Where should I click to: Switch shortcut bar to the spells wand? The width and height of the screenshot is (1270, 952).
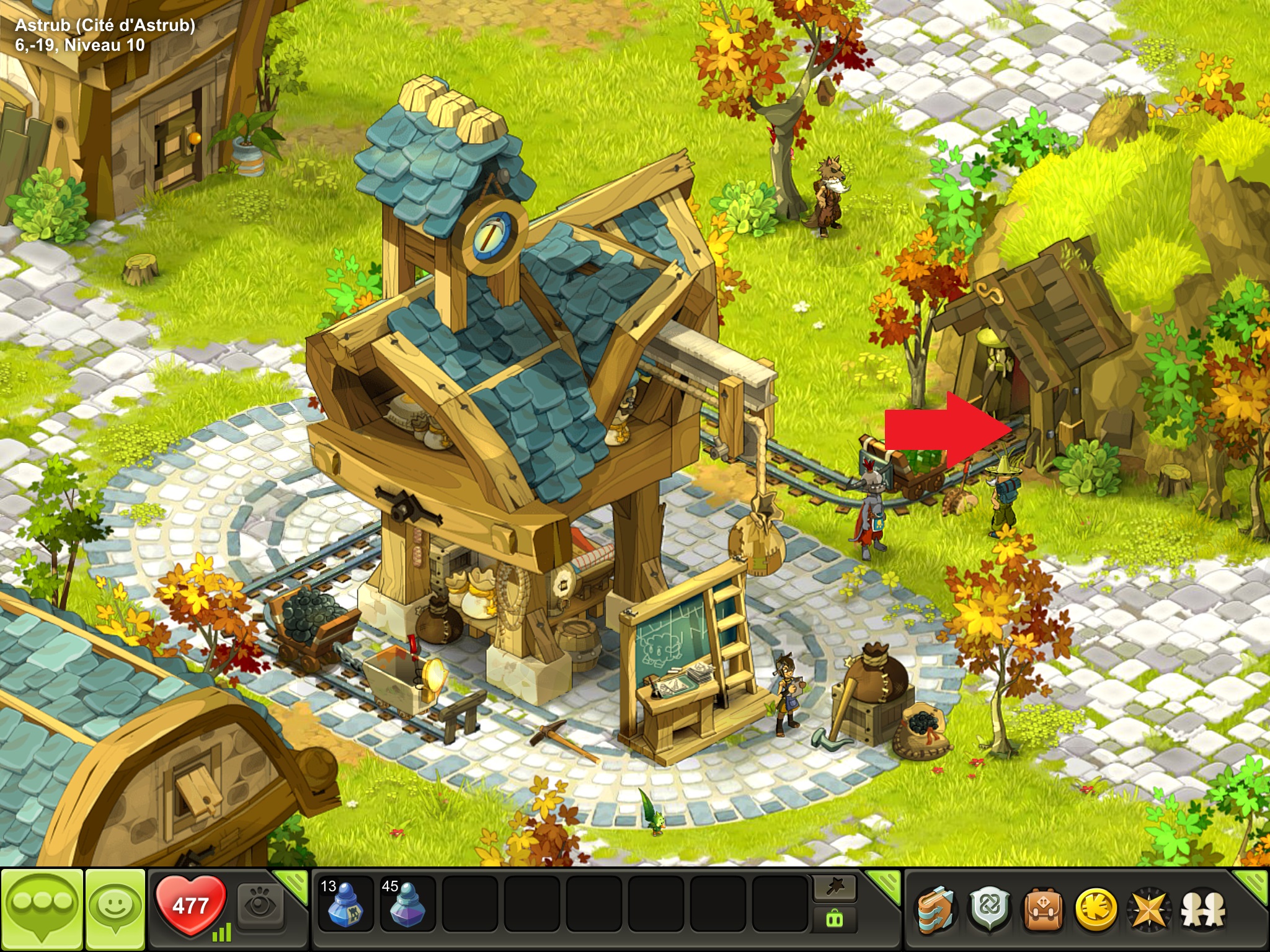pos(835,889)
